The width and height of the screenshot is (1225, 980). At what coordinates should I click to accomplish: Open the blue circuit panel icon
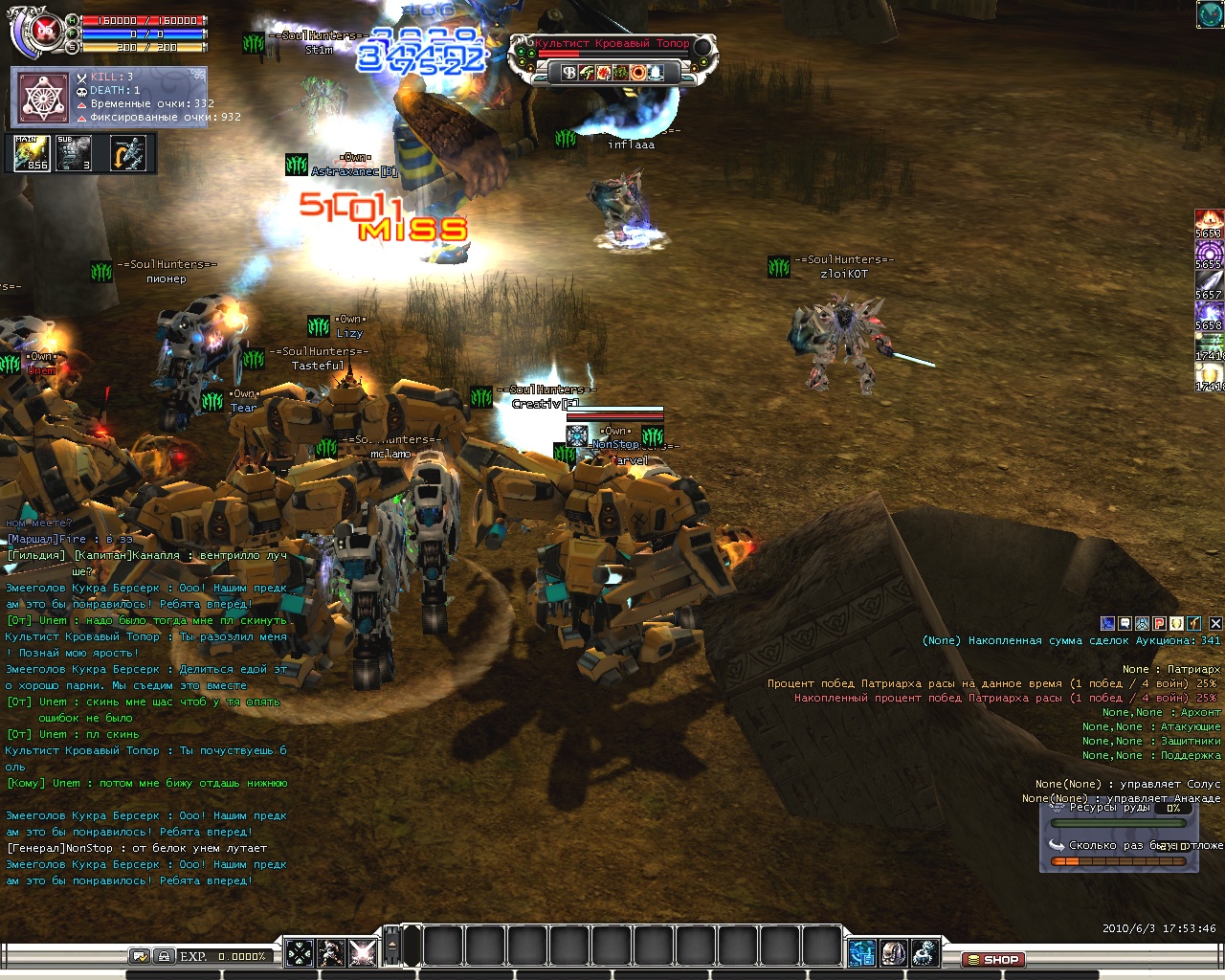point(861,952)
